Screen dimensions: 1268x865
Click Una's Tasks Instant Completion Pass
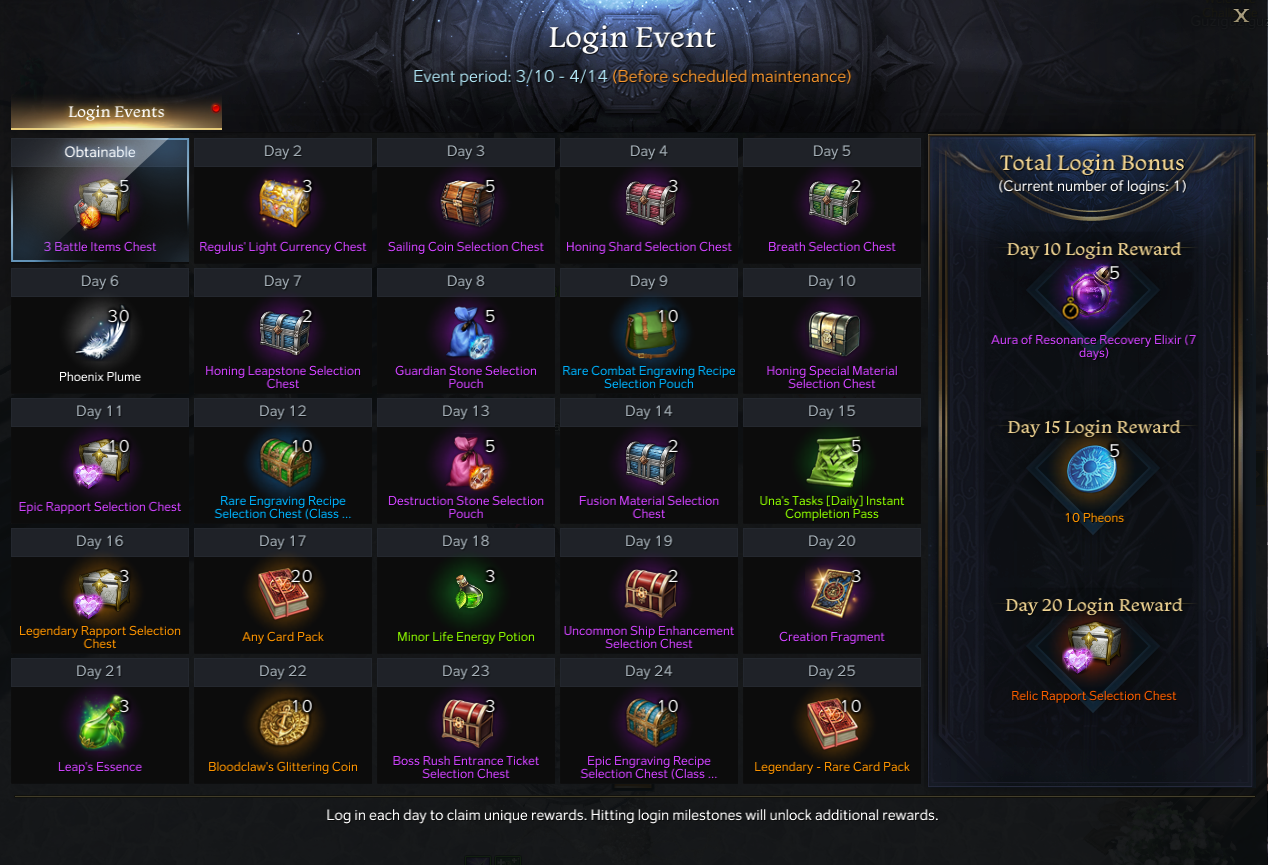[832, 465]
